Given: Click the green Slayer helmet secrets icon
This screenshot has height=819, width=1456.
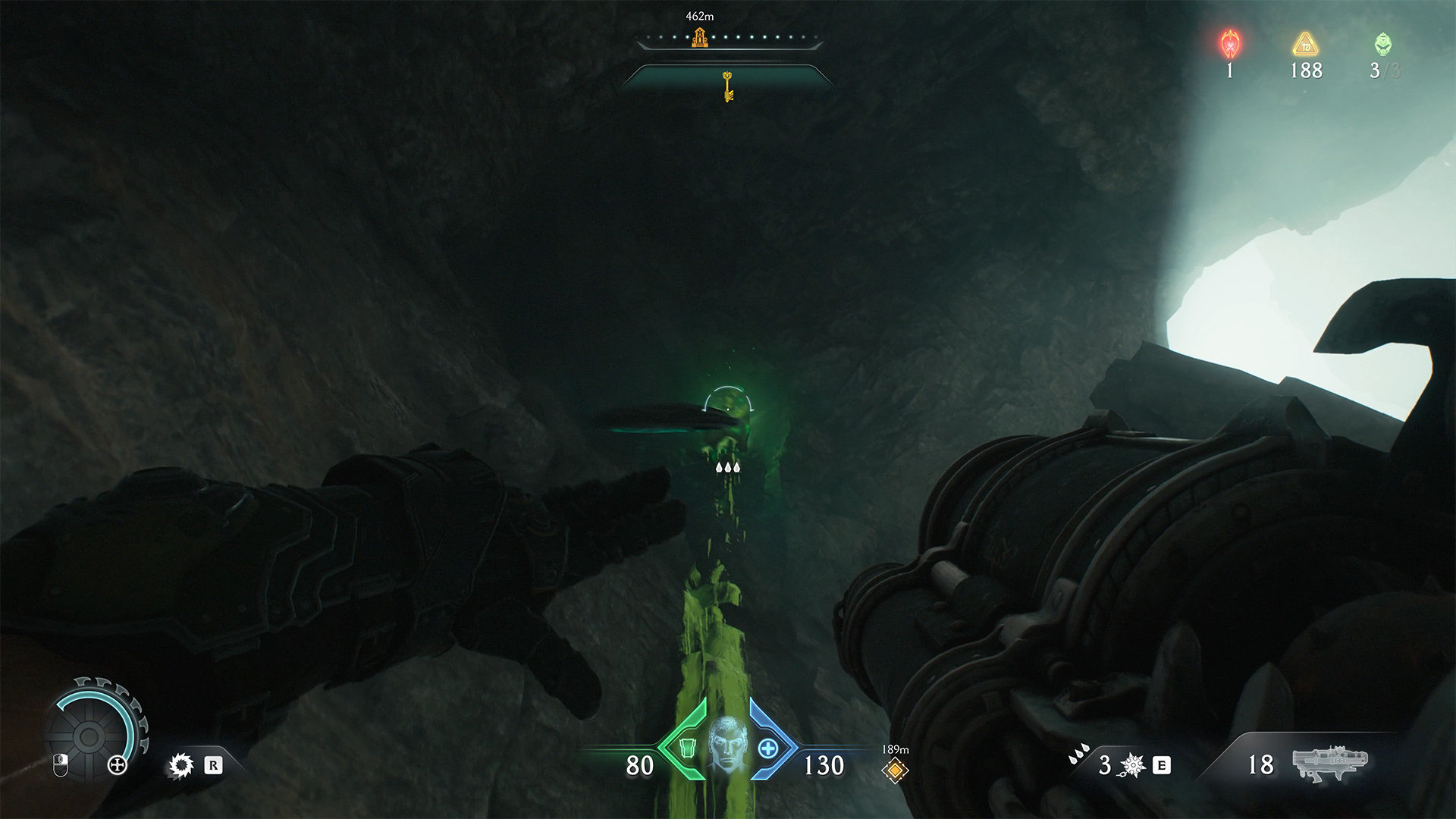Looking at the screenshot, I should tap(1383, 45).
